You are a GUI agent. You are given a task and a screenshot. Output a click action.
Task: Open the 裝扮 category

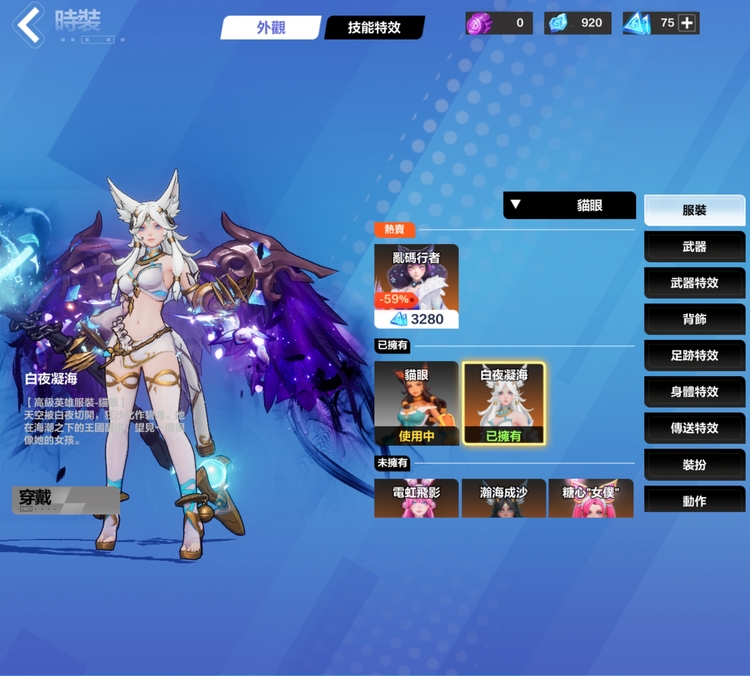click(x=694, y=464)
